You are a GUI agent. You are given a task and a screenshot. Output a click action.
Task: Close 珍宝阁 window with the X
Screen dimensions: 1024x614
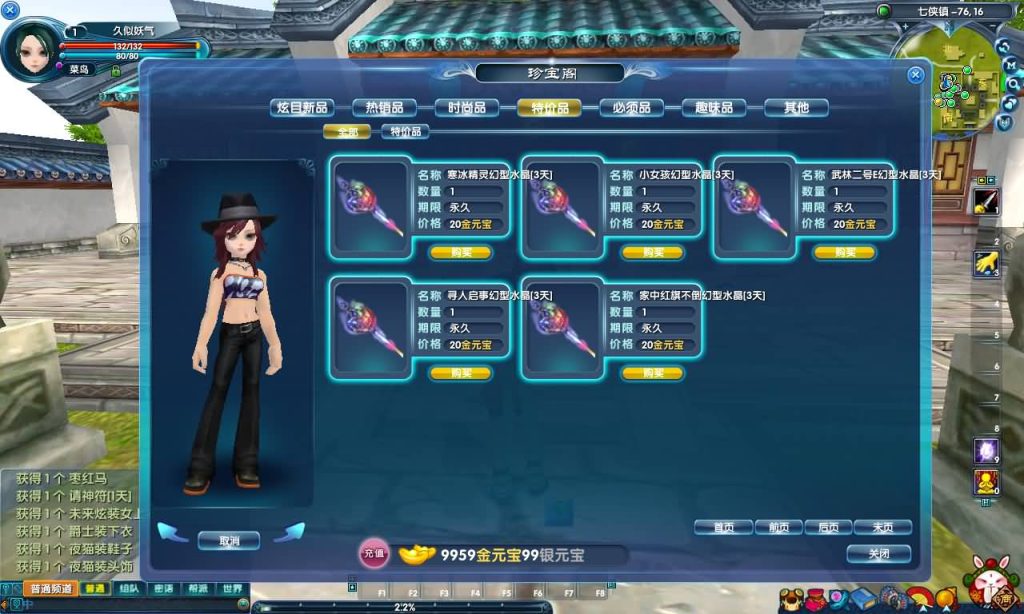(915, 75)
